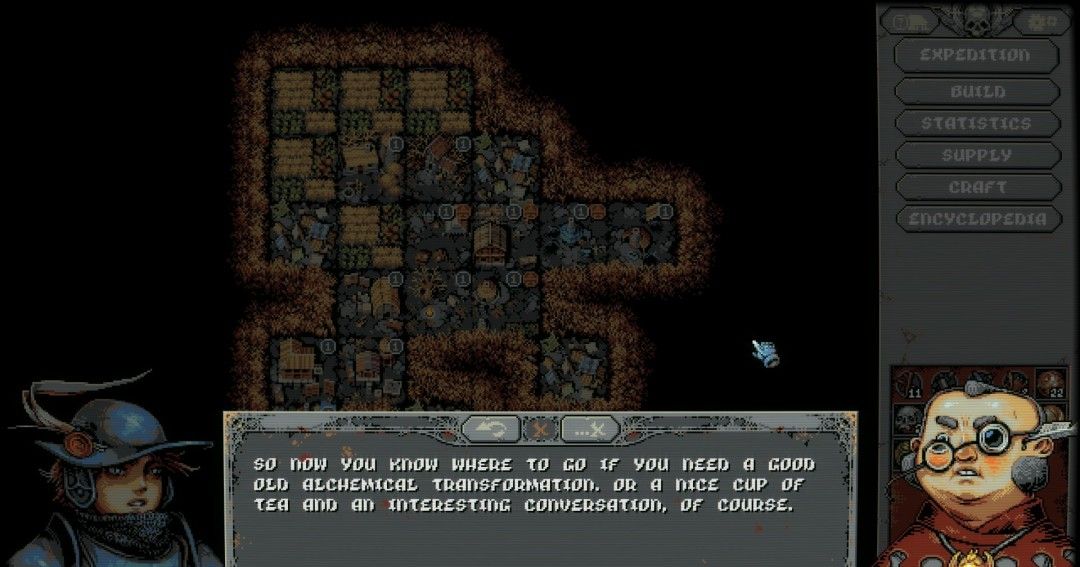
Task: Click the top-left camp icon button
Action: pos(908,22)
